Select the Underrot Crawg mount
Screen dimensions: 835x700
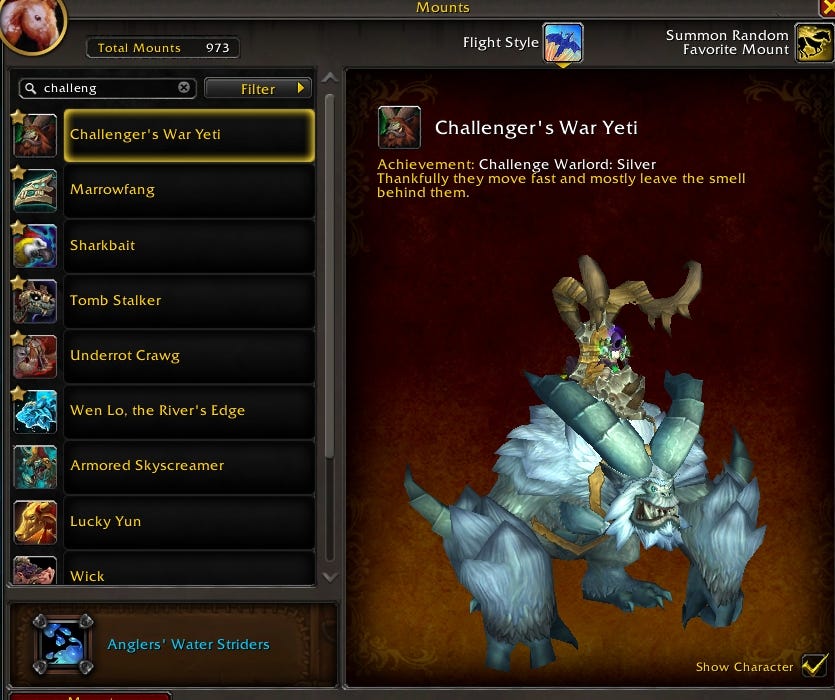coord(188,355)
